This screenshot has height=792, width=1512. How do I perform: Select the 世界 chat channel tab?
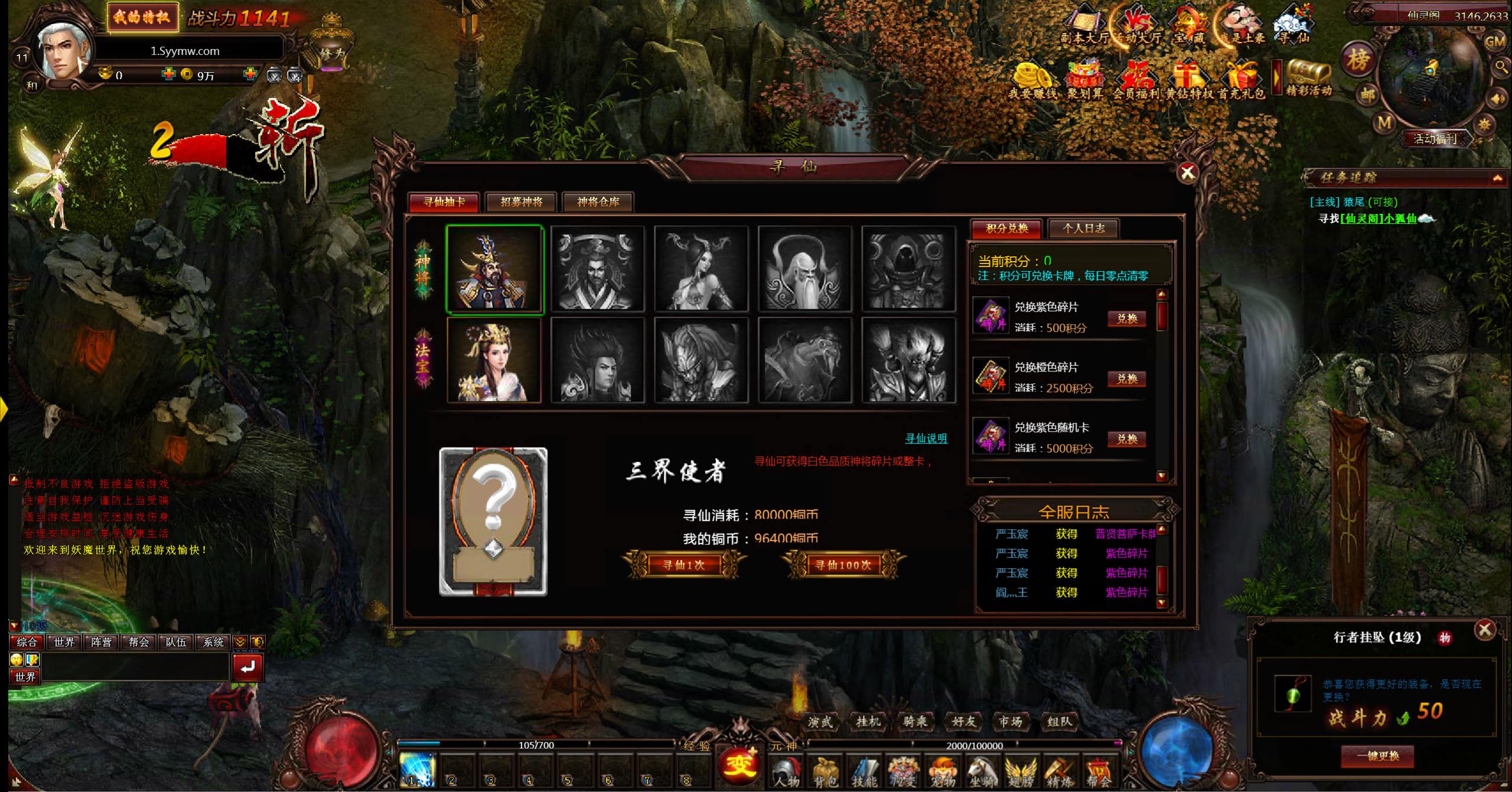click(x=64, y=642)
